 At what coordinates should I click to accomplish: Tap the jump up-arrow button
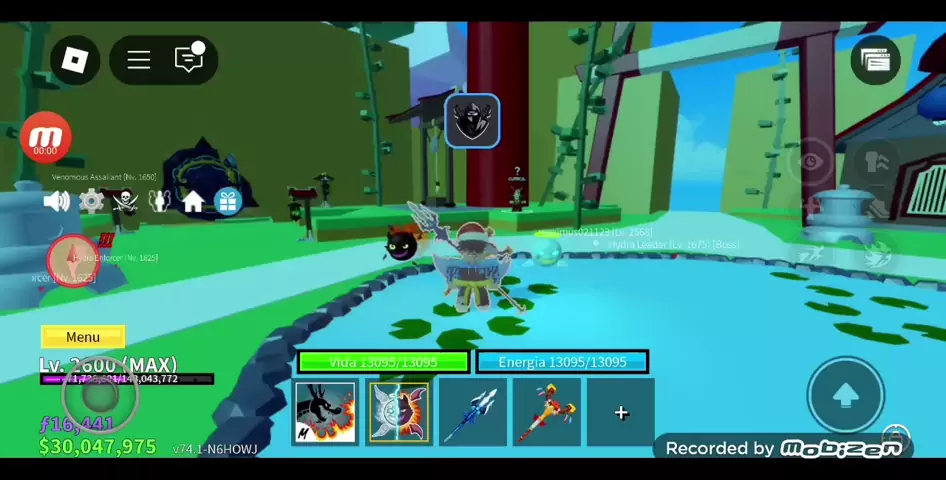(845, 396)
